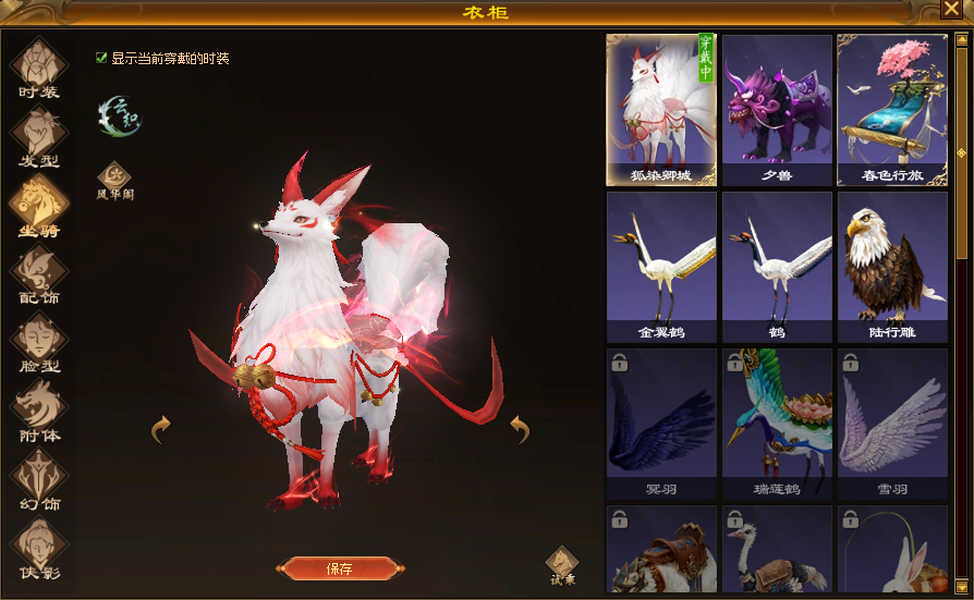Open the 幻饰 tab

pyautogui.click(x=39, y=477)
